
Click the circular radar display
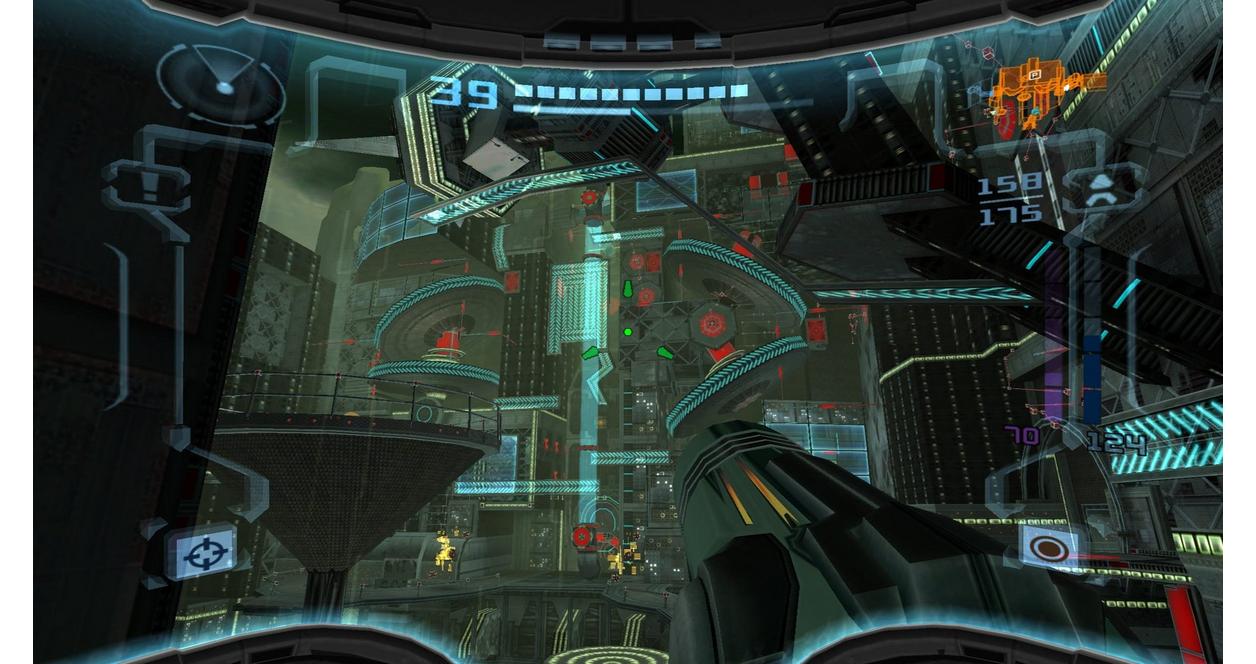(x=221, y=83)
